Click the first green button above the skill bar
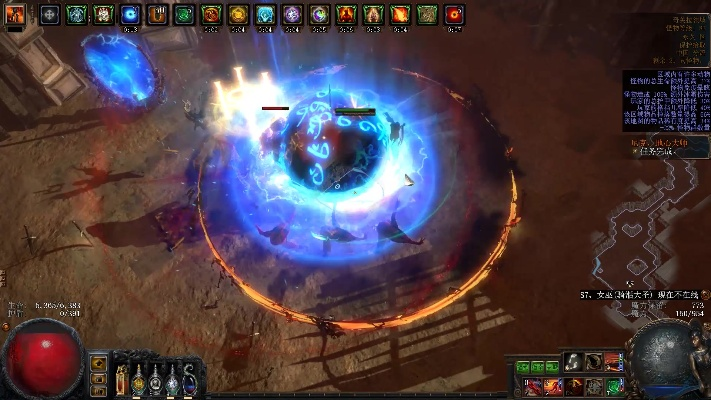The image size is (711, 400). coord(523,367)
